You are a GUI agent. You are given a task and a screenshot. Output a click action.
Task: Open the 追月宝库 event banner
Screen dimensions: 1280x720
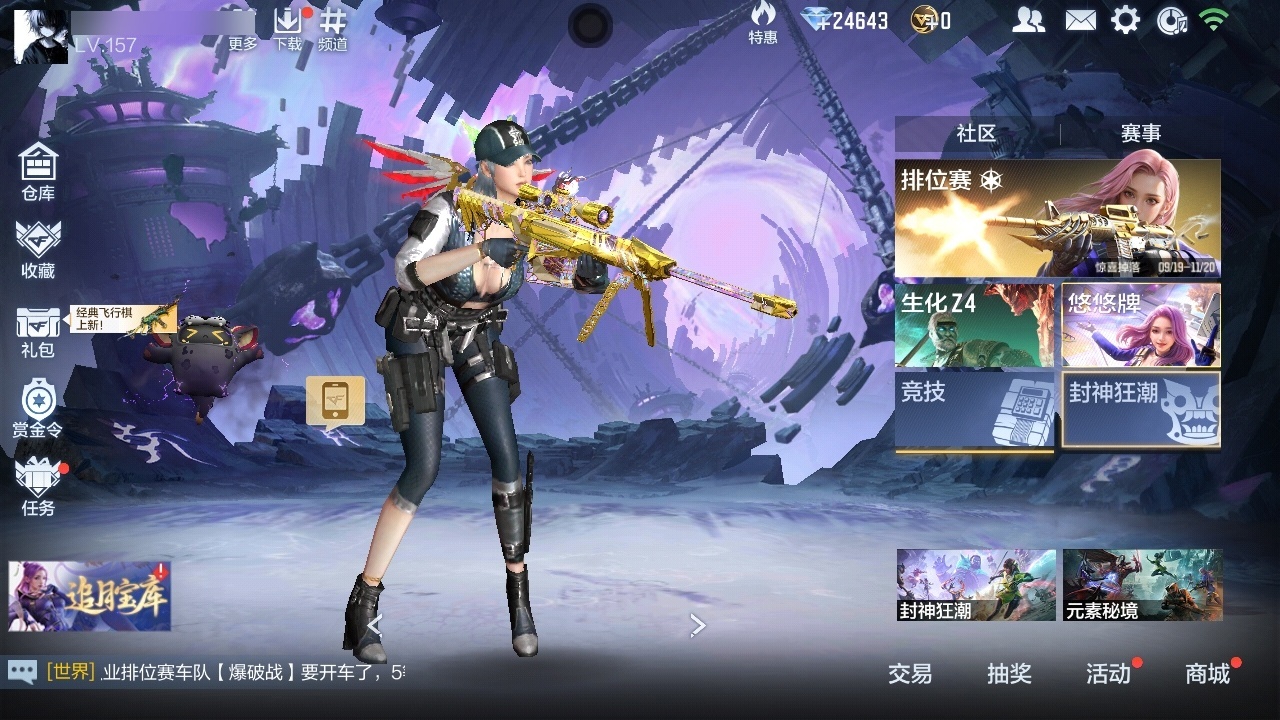tap(90, 596)
